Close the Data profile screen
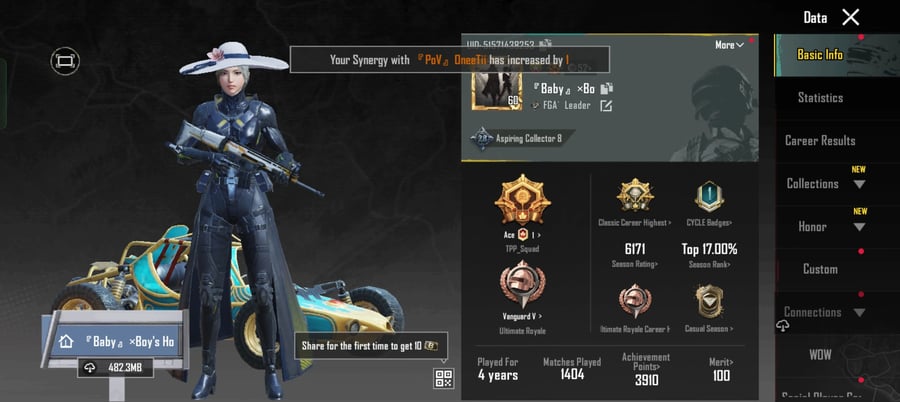 pyautogui.click(x=850, y=17)
